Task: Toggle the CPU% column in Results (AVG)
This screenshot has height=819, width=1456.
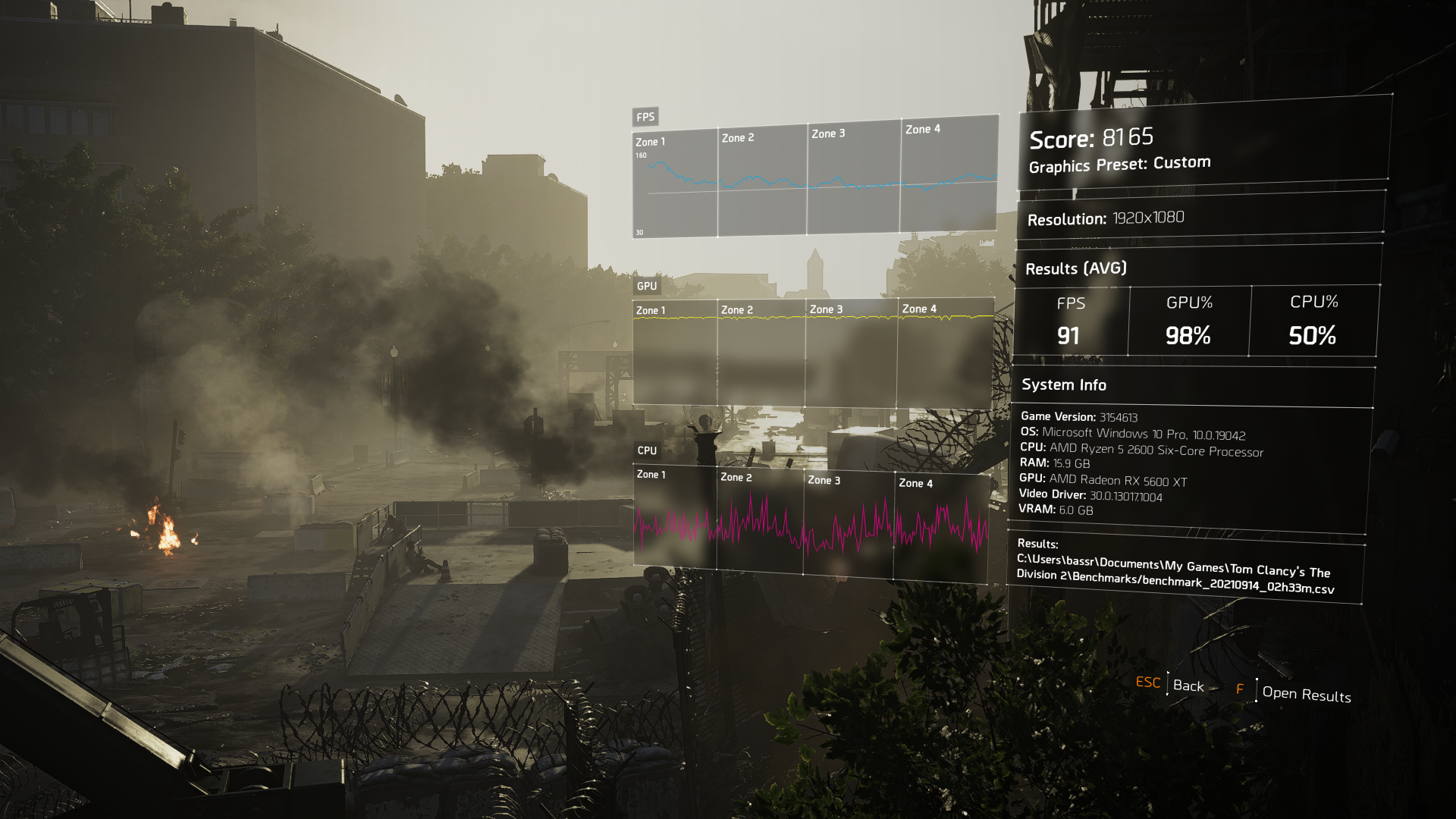Action: point(1313,321)
